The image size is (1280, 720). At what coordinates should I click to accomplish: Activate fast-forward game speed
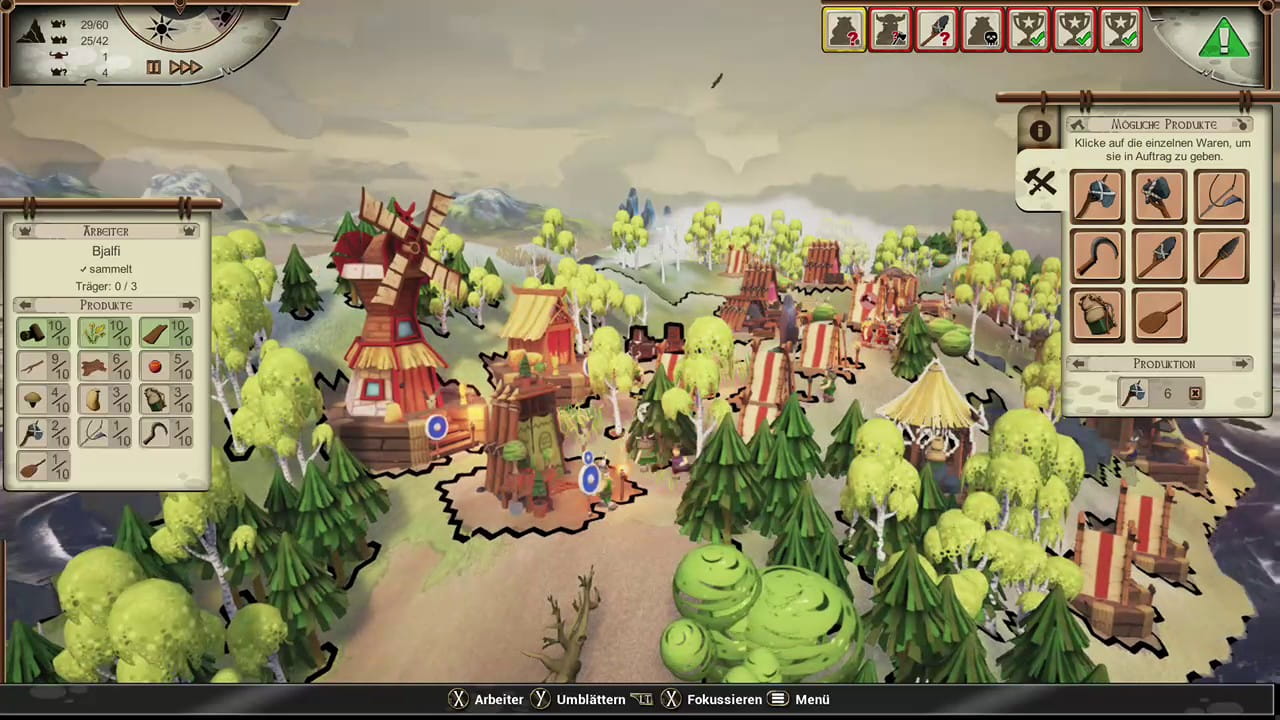(186, 67)
